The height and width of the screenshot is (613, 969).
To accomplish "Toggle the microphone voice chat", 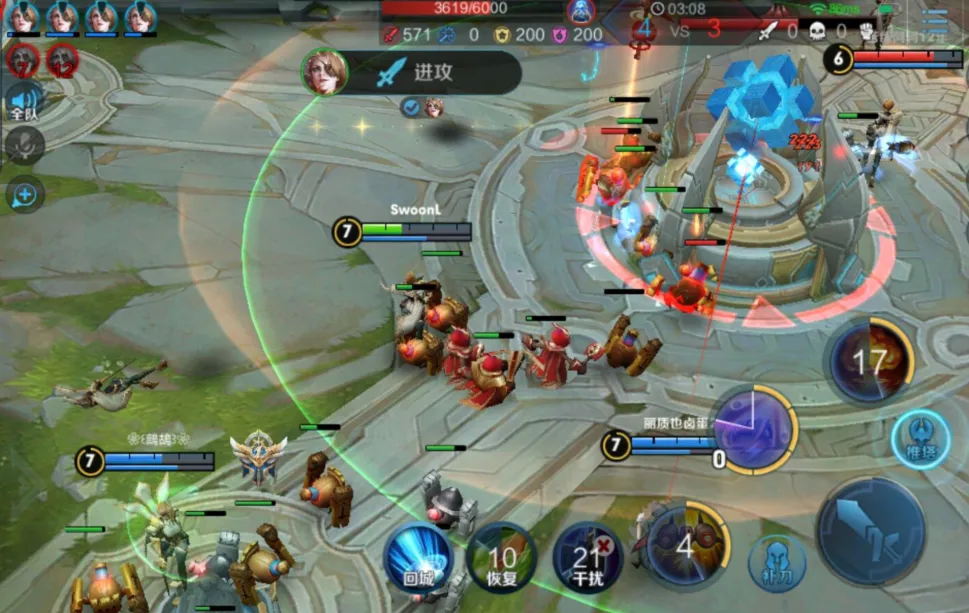I will click(24, 146).
